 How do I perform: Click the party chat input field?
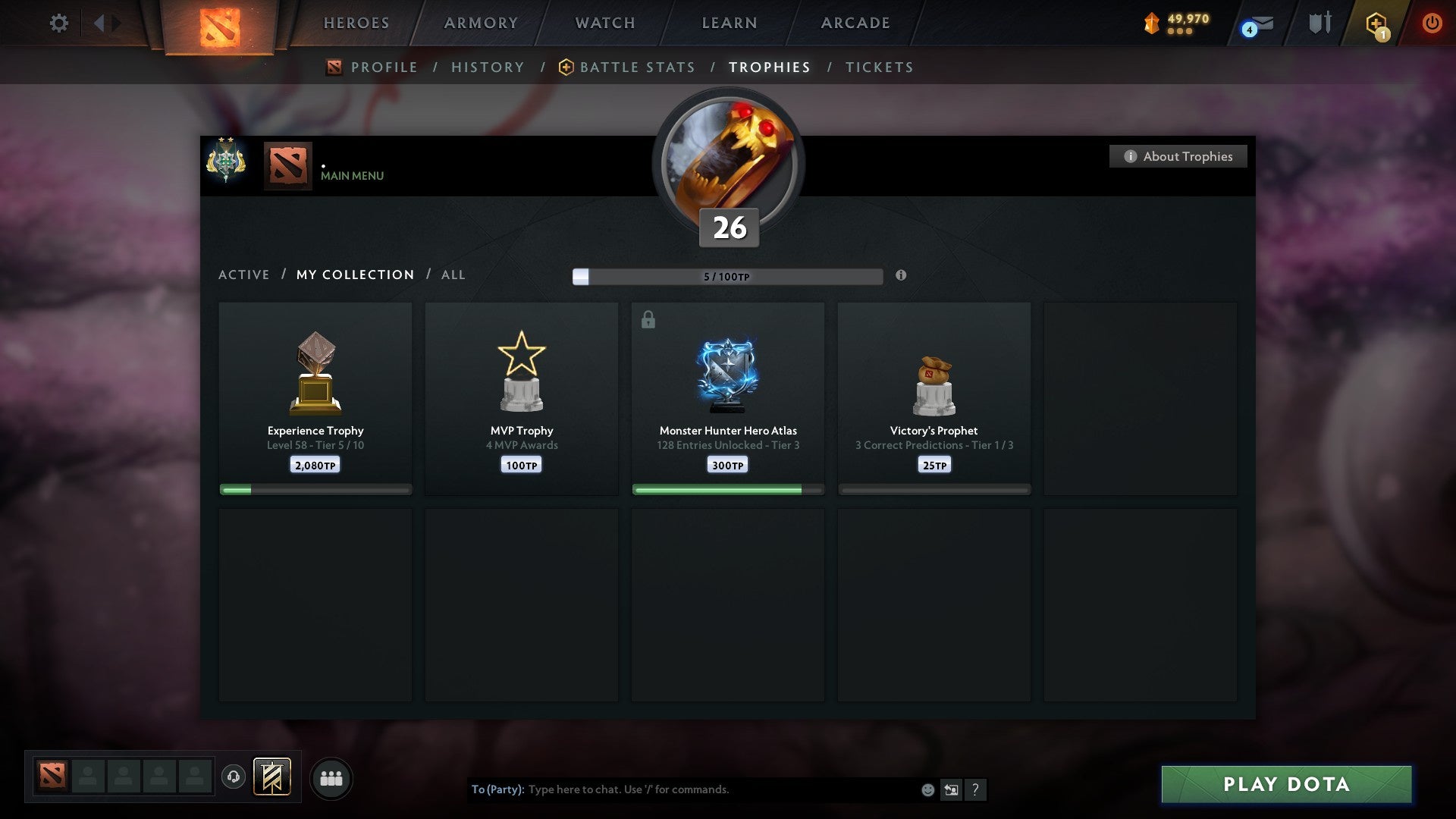(682, 789)
